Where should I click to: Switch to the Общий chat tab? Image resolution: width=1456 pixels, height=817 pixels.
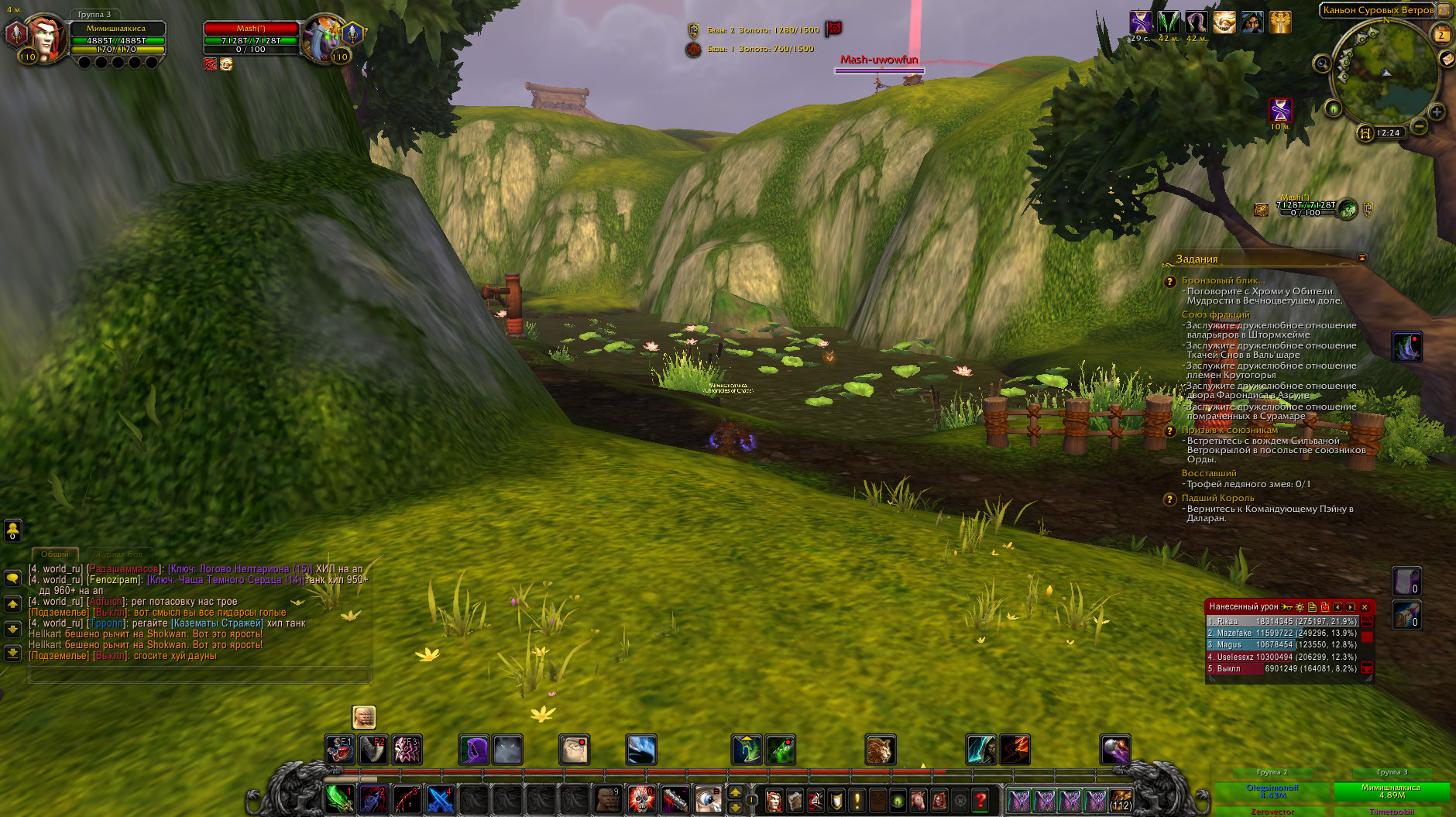point(54,554)
